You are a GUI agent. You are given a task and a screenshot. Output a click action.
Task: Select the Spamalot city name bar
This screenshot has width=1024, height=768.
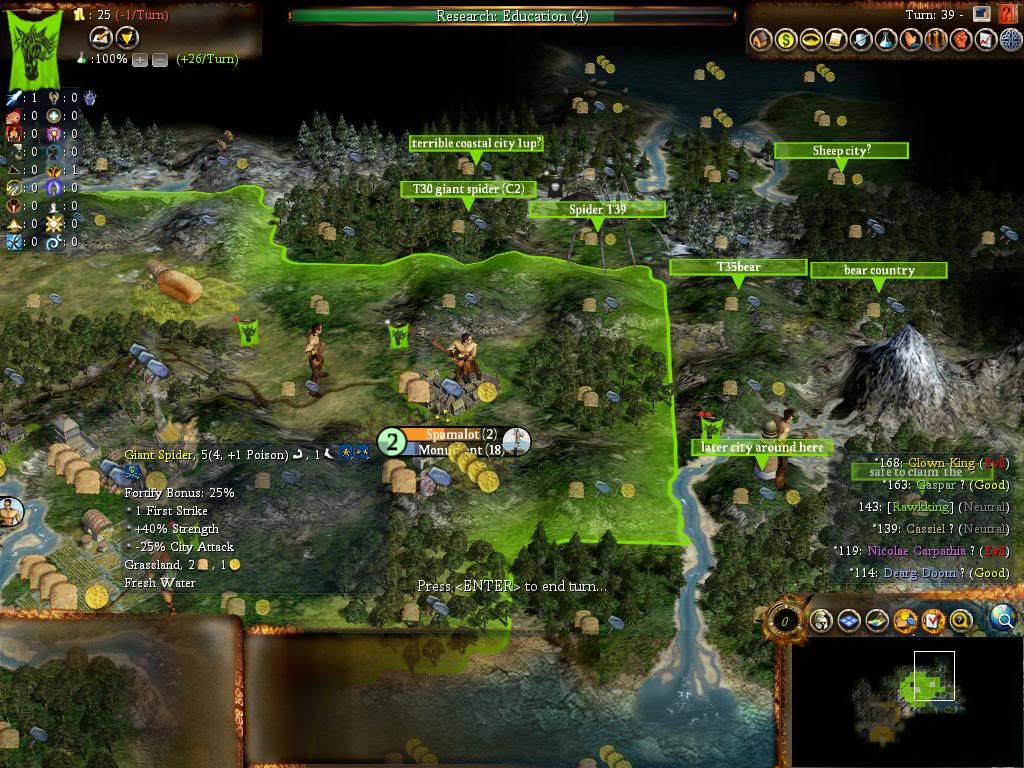(460, 434)
